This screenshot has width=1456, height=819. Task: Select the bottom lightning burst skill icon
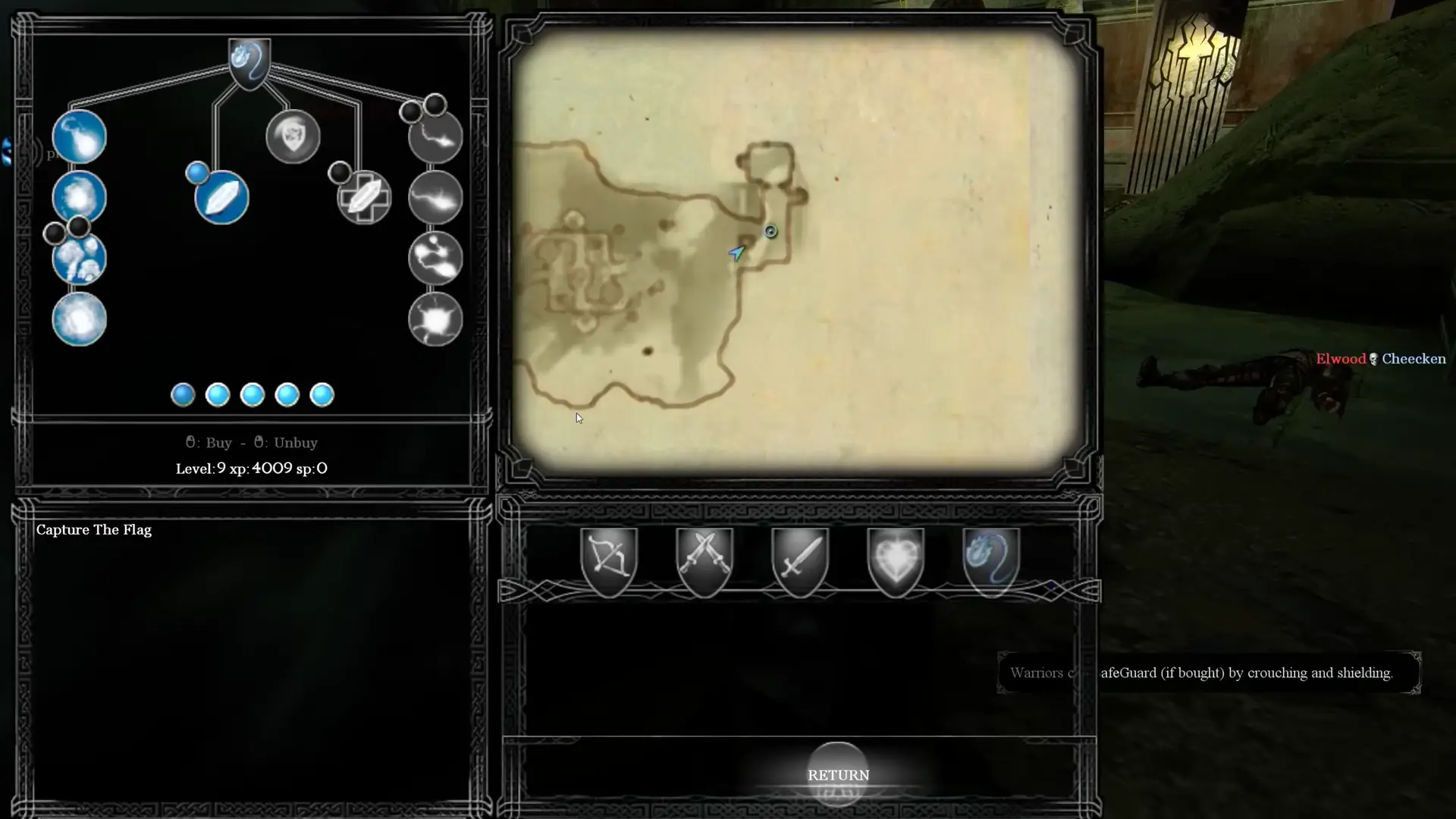(x=435, y=320)
